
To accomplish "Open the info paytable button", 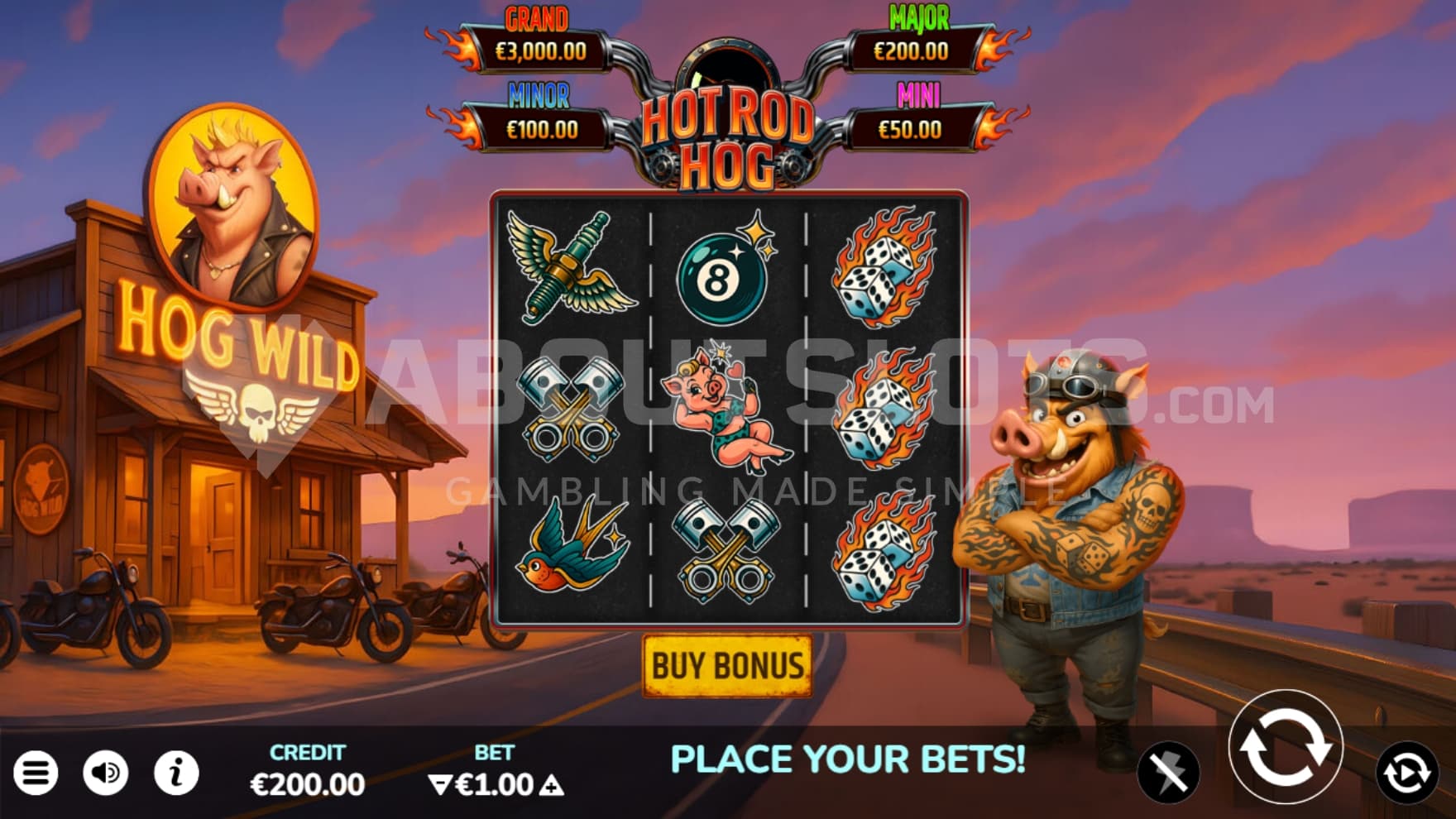I will click(176, 773).
